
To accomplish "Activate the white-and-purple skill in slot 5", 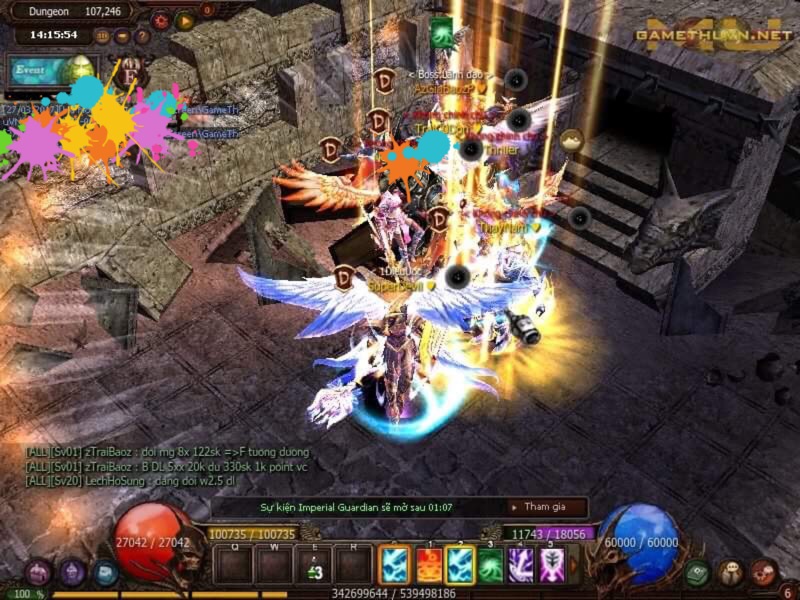I will 552,566.
